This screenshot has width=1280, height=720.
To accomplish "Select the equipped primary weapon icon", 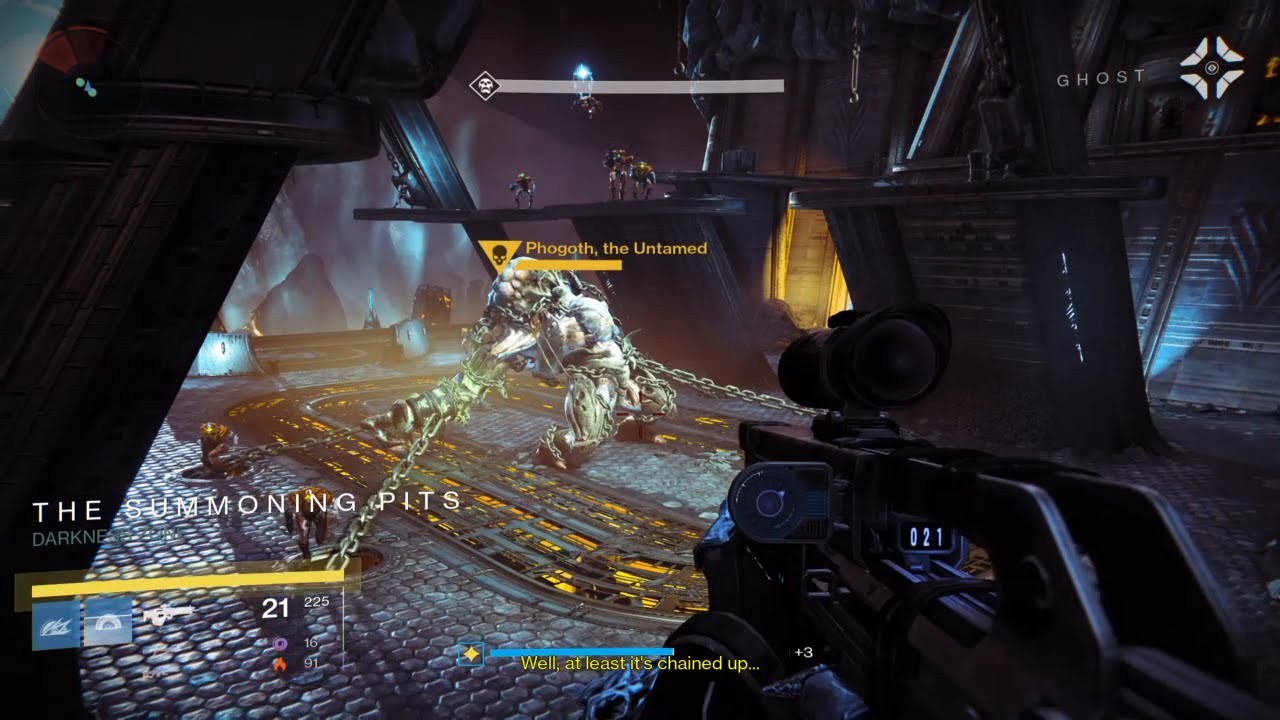I will pos(167,615).
